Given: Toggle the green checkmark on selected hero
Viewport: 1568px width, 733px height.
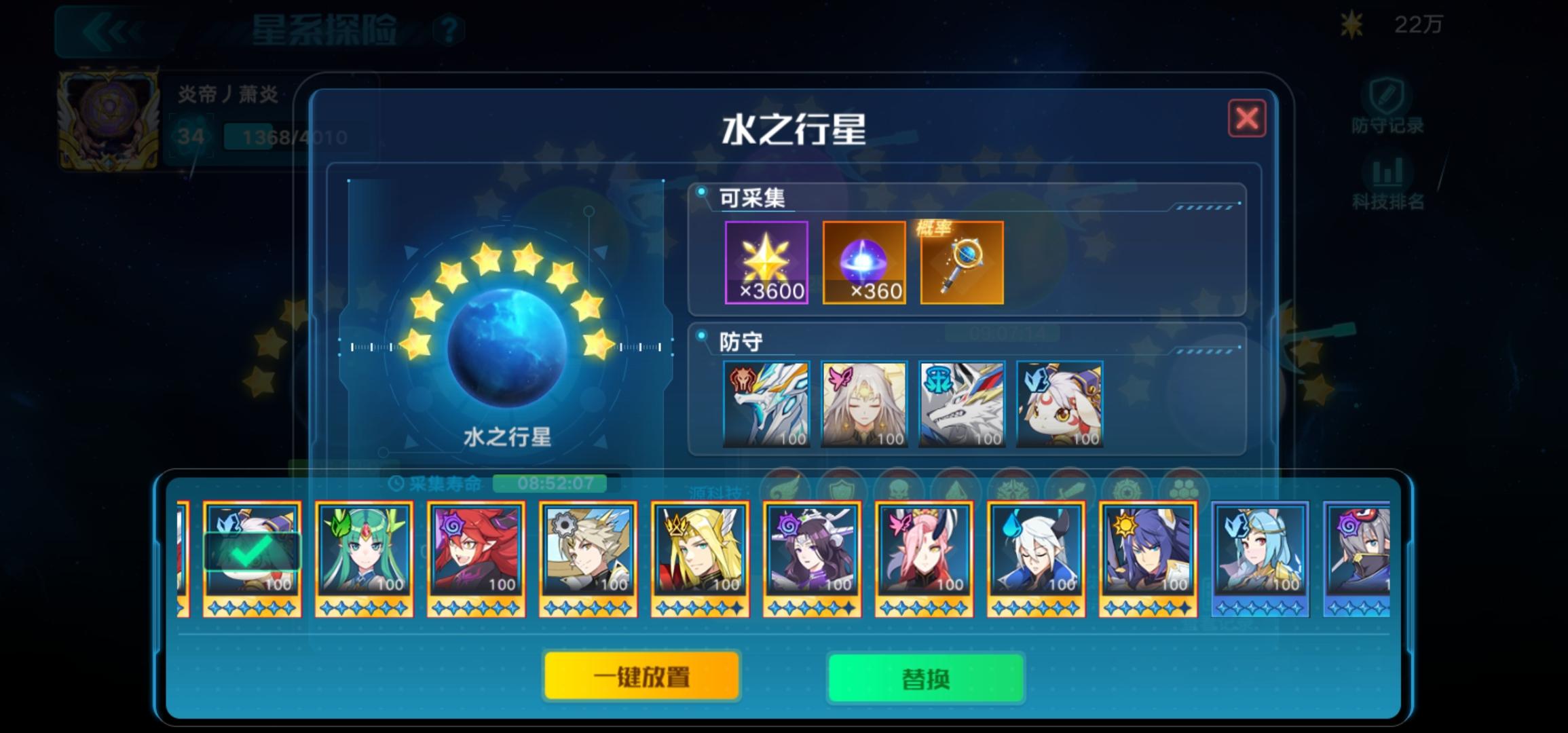Looking at the screenshot, I should pos(251,555).
